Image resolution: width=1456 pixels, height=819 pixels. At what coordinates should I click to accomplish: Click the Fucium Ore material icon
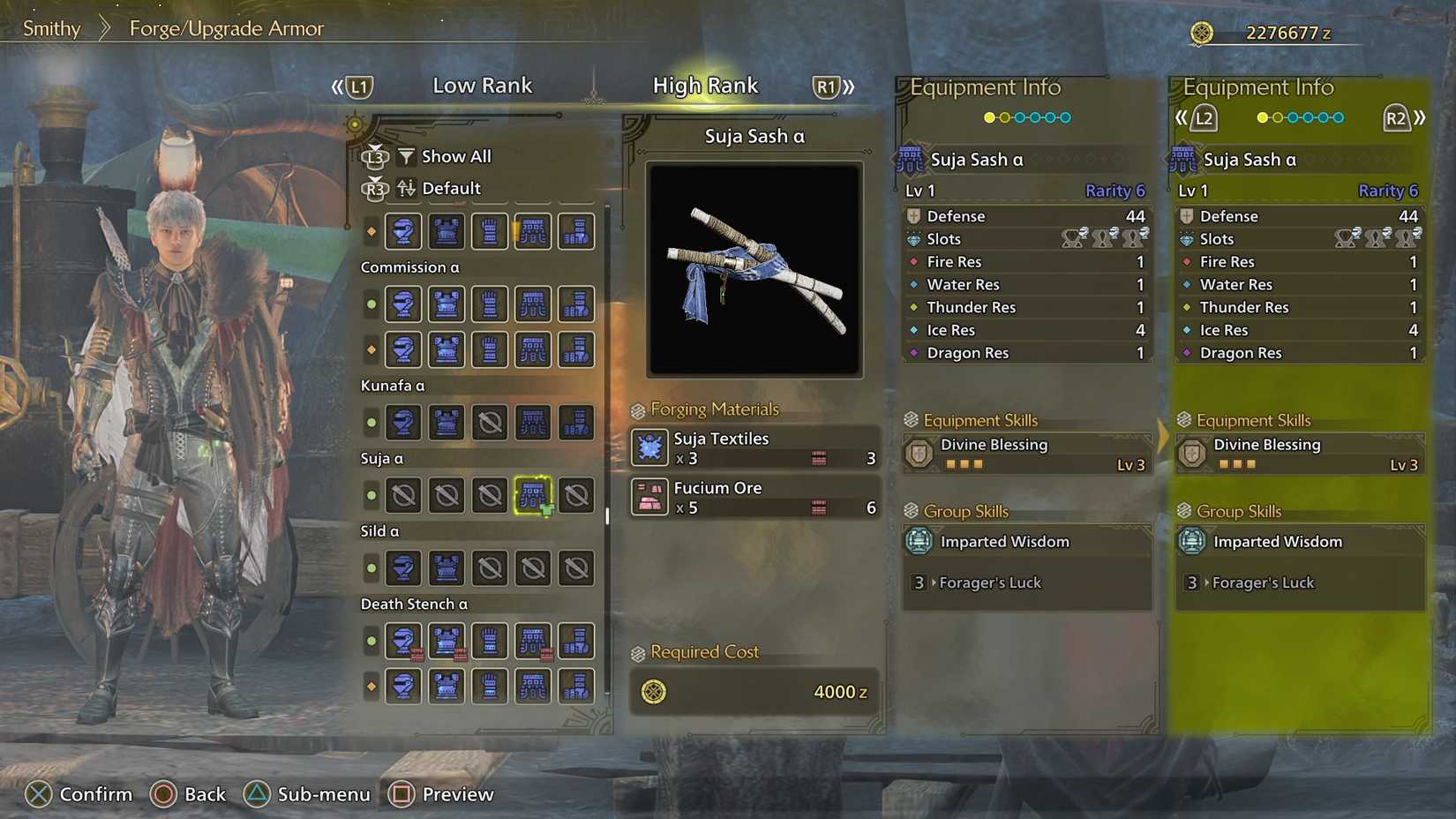(649, 497)
